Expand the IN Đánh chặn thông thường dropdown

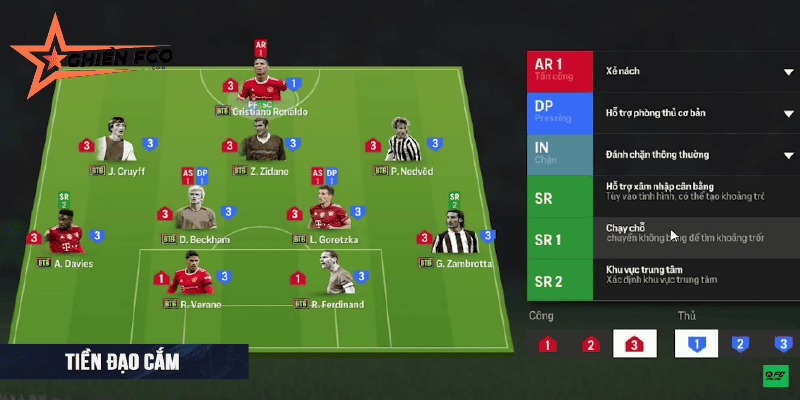point(787,155)
